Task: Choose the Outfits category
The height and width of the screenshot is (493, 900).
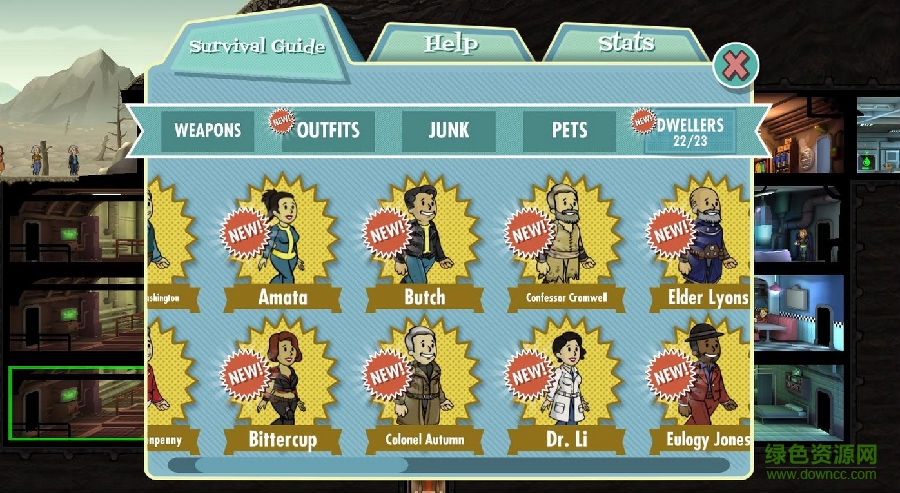Action: pyautogui.click(x=328, y=131)
